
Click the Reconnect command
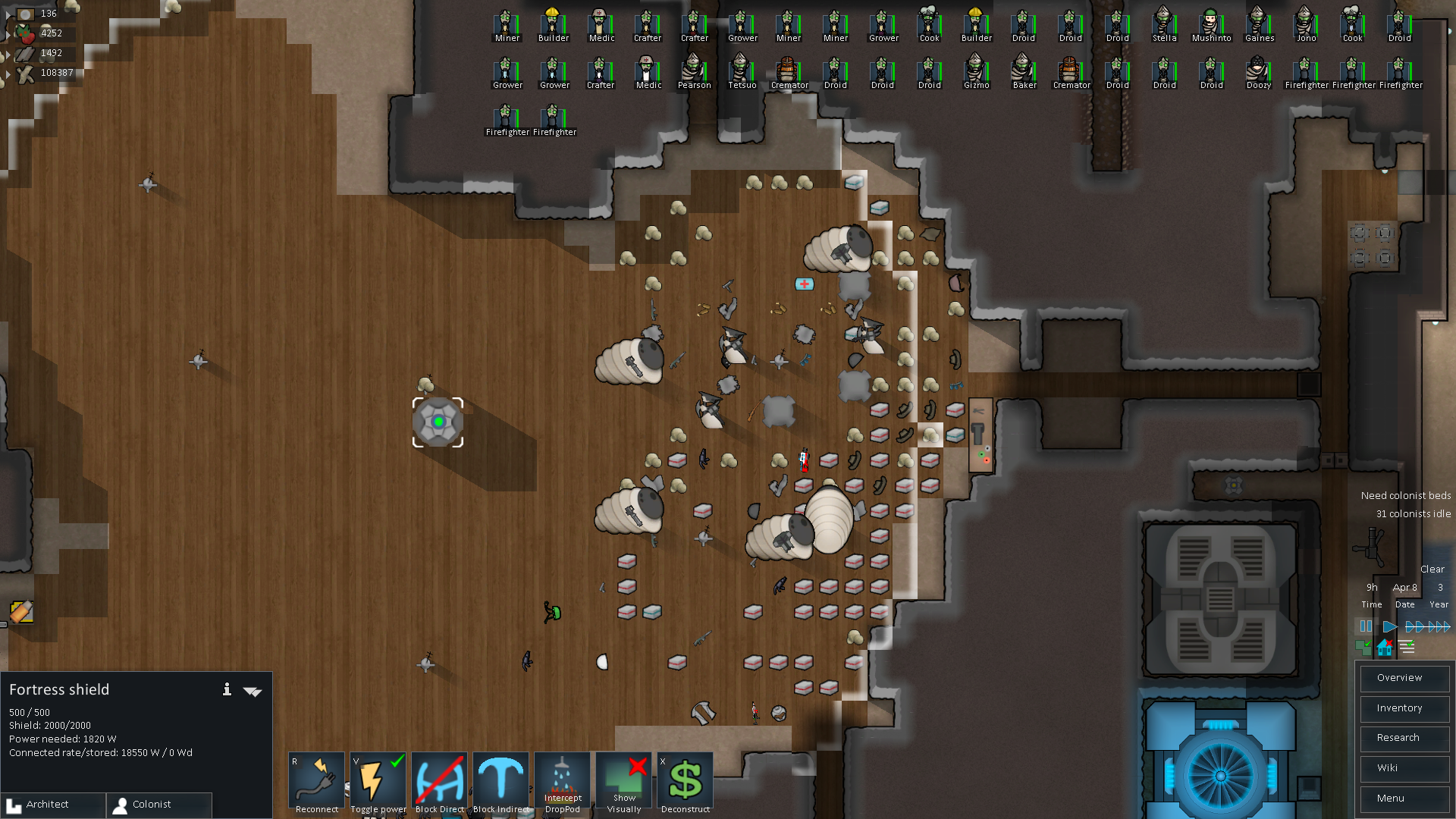pos(316,783)
